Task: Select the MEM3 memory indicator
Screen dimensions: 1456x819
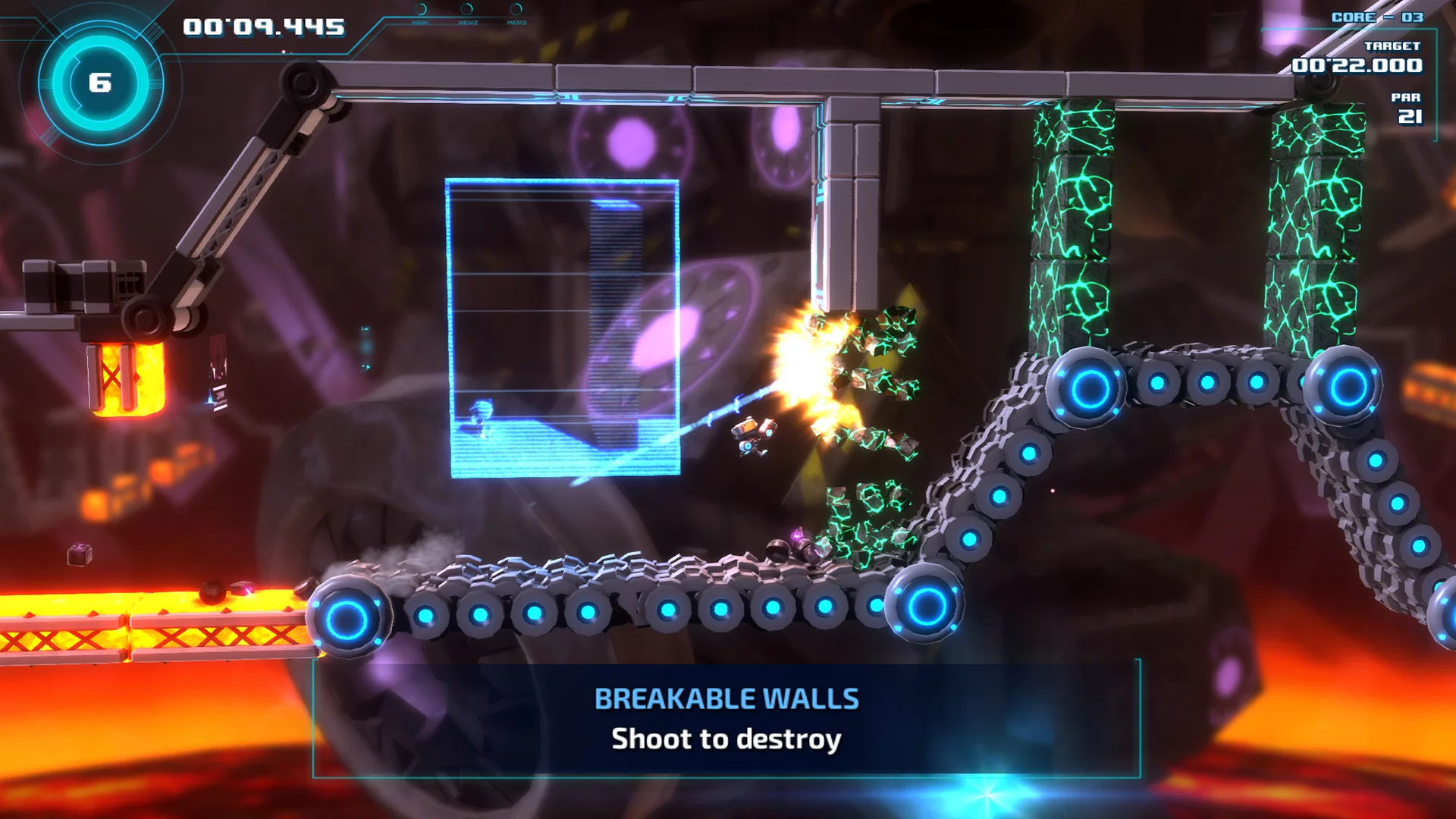Action: (x=516, y=11)
